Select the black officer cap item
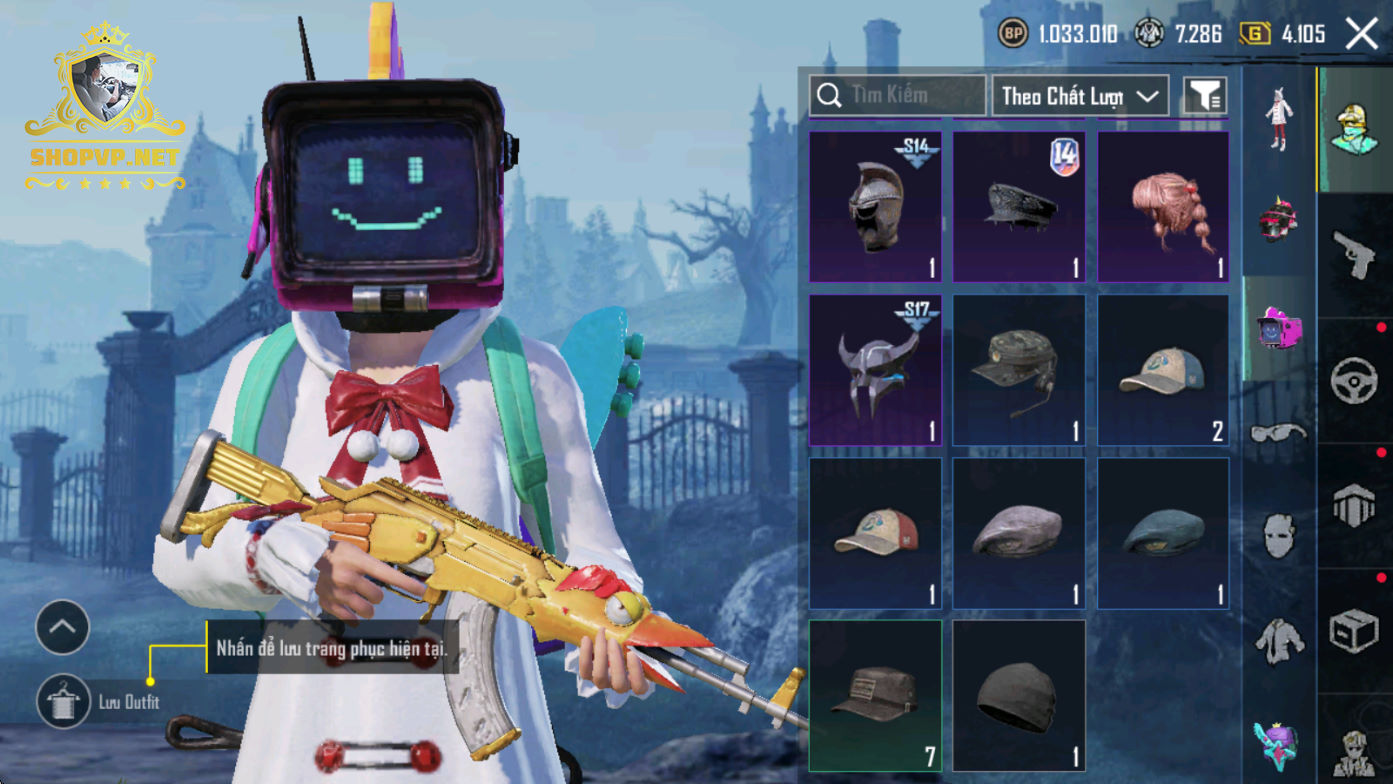Viewport: 1393px width, 784px height. pyautogui.click(x=1019, y=207)
